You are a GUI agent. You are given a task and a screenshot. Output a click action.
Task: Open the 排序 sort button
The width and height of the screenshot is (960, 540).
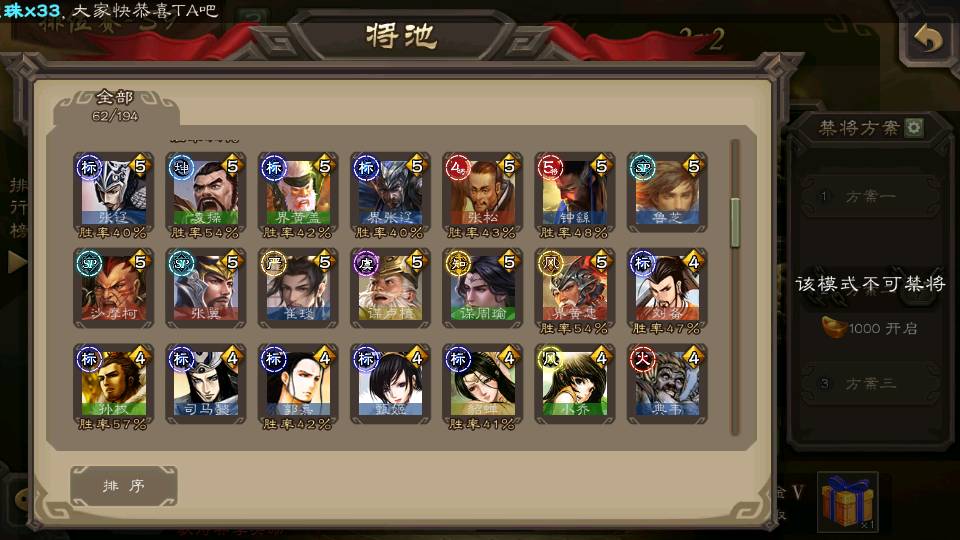[x=124, y=486]
